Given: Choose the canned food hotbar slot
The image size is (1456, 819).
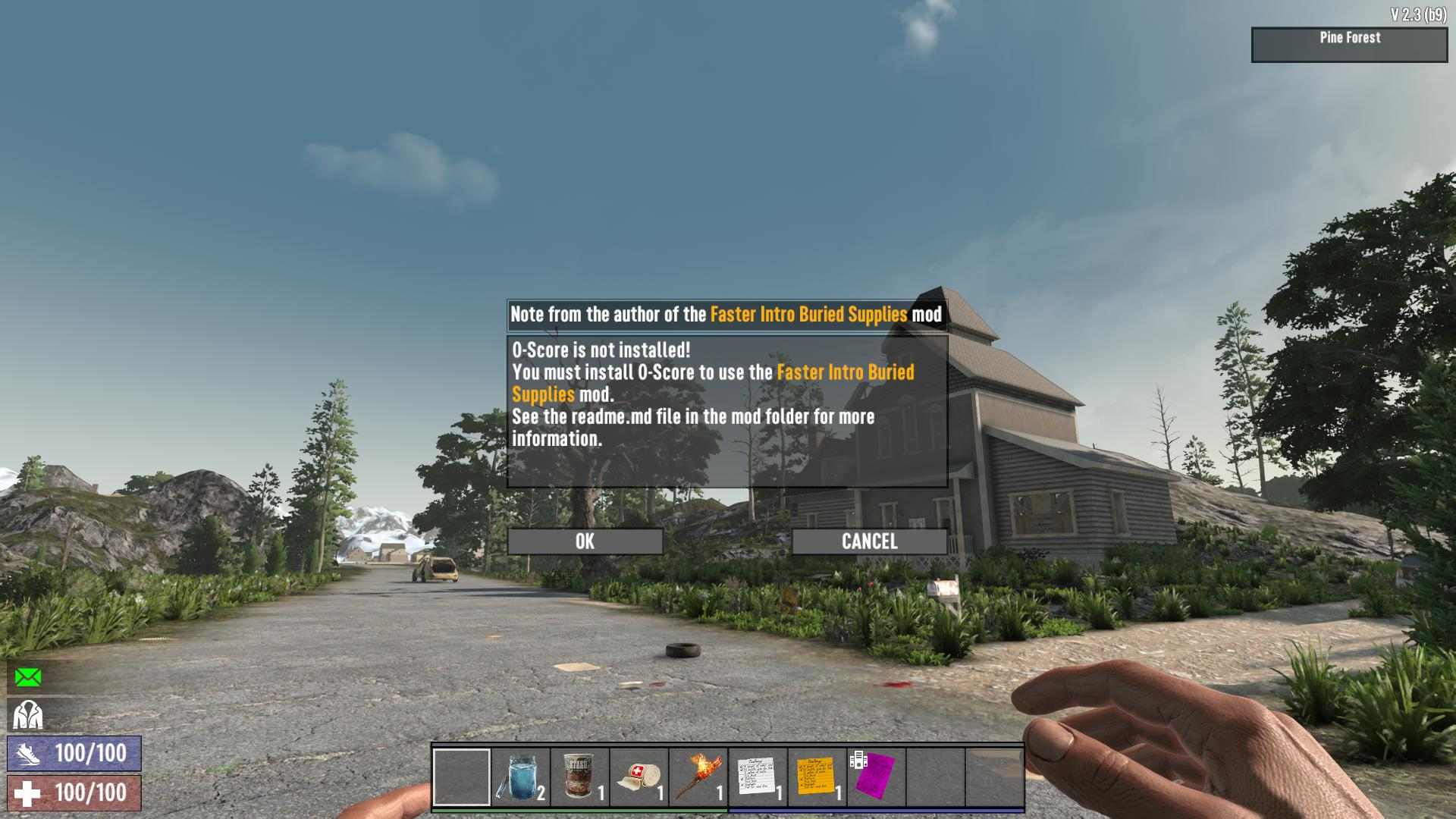Looking at the screenshot, I should [579, 777].
